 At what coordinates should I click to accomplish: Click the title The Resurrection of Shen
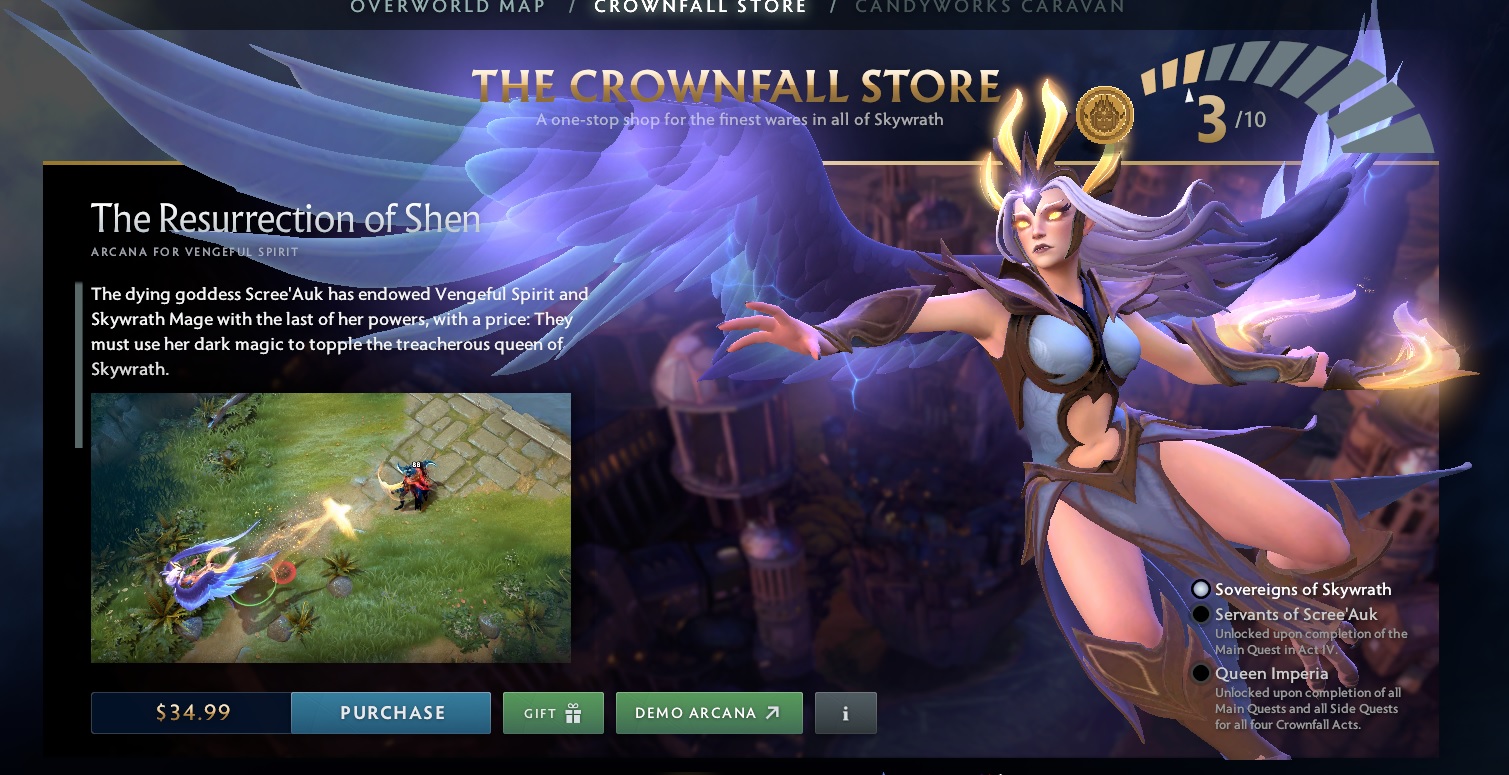[283, 218]
